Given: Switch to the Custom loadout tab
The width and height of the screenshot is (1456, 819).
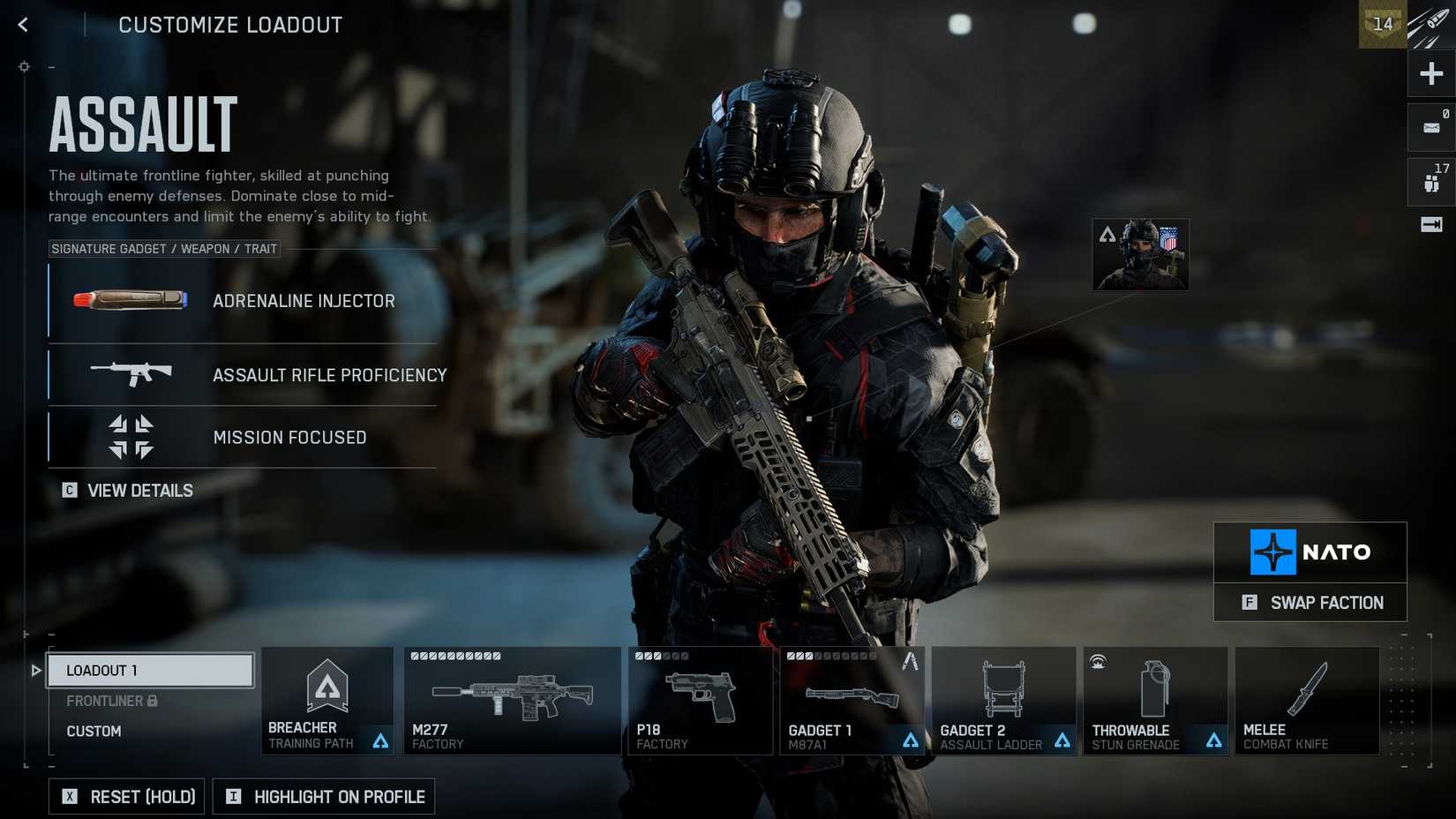Looking at the screenshot, I should tap(94, 731).
